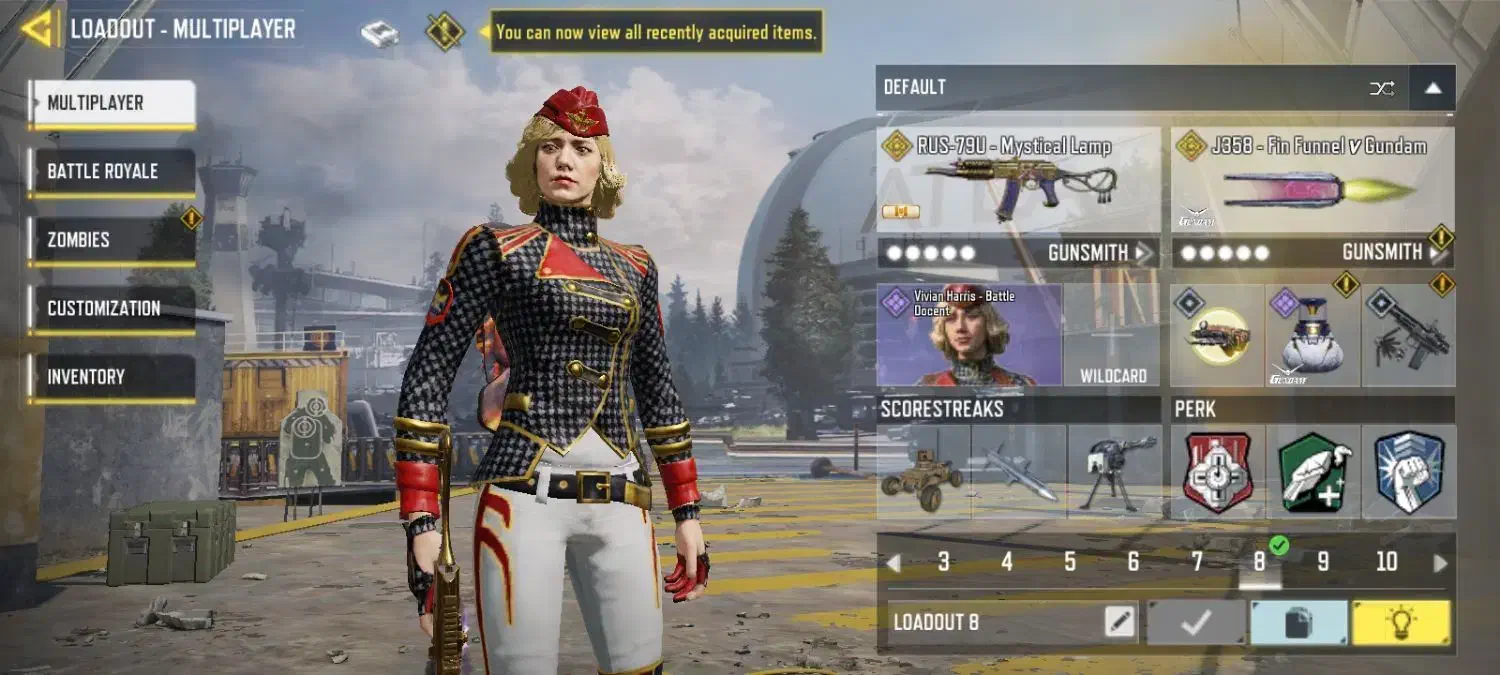Image resolution: width=1500 pixels, height=675 pixels.
Task: Select the red crosshair perk
Action: [1217, 472]
